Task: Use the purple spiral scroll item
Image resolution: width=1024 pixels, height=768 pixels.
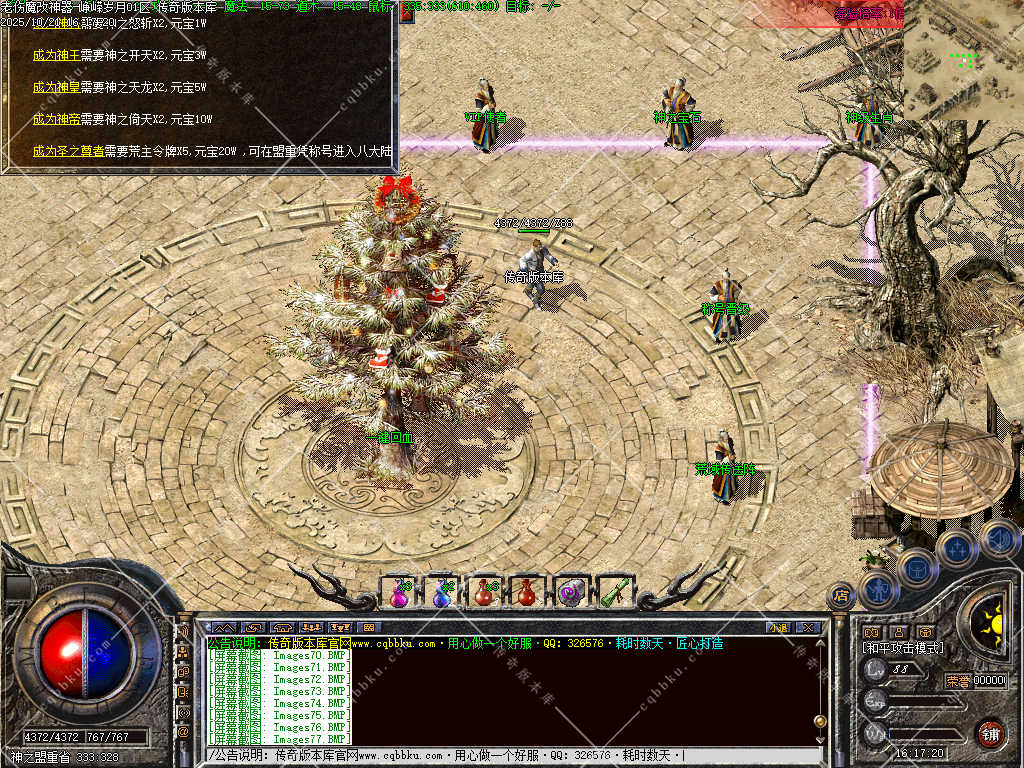Action: [570, 592]
